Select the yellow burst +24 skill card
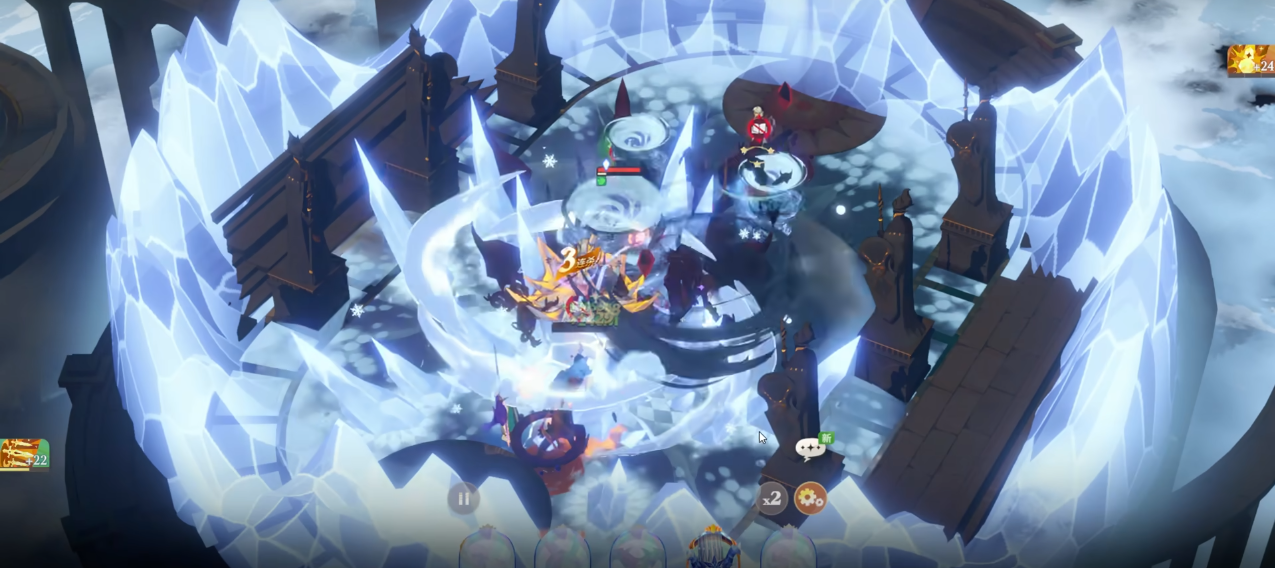 [x=1251, y=61]
